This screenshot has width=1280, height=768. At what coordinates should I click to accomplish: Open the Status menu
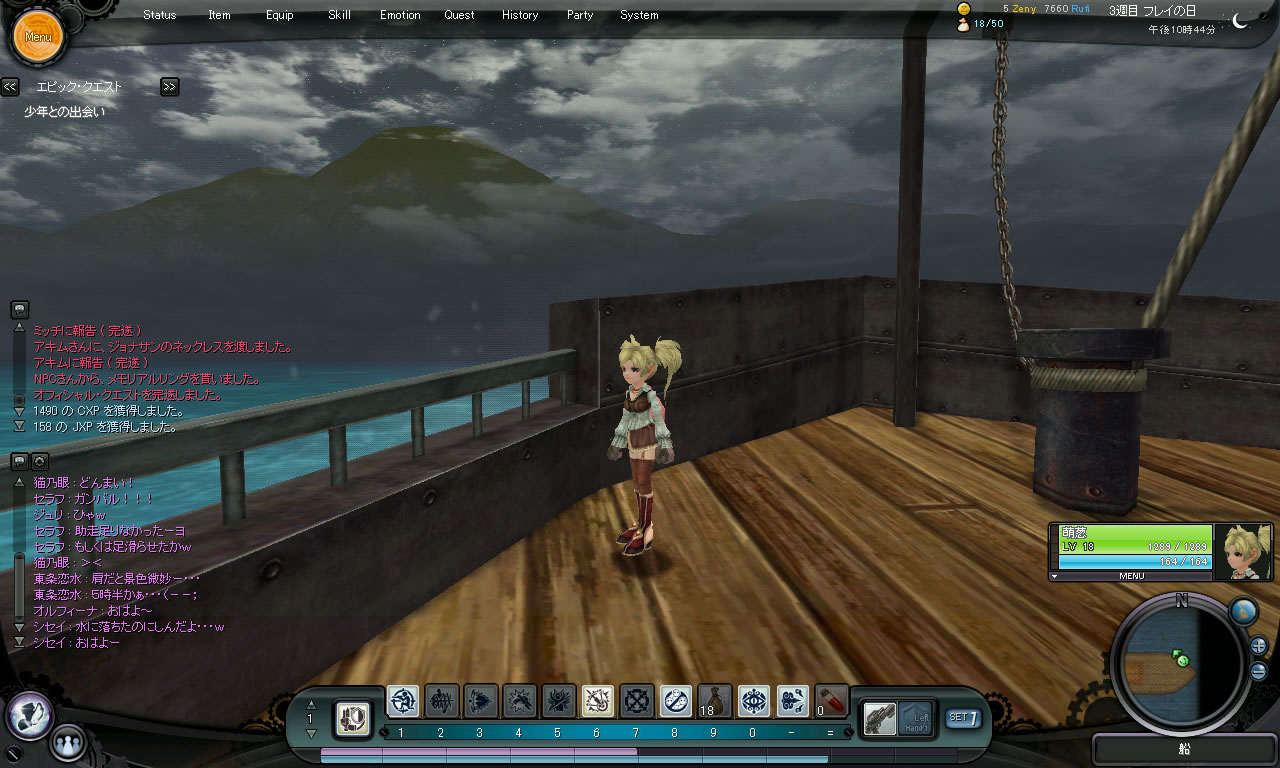[x=159, y=15]
